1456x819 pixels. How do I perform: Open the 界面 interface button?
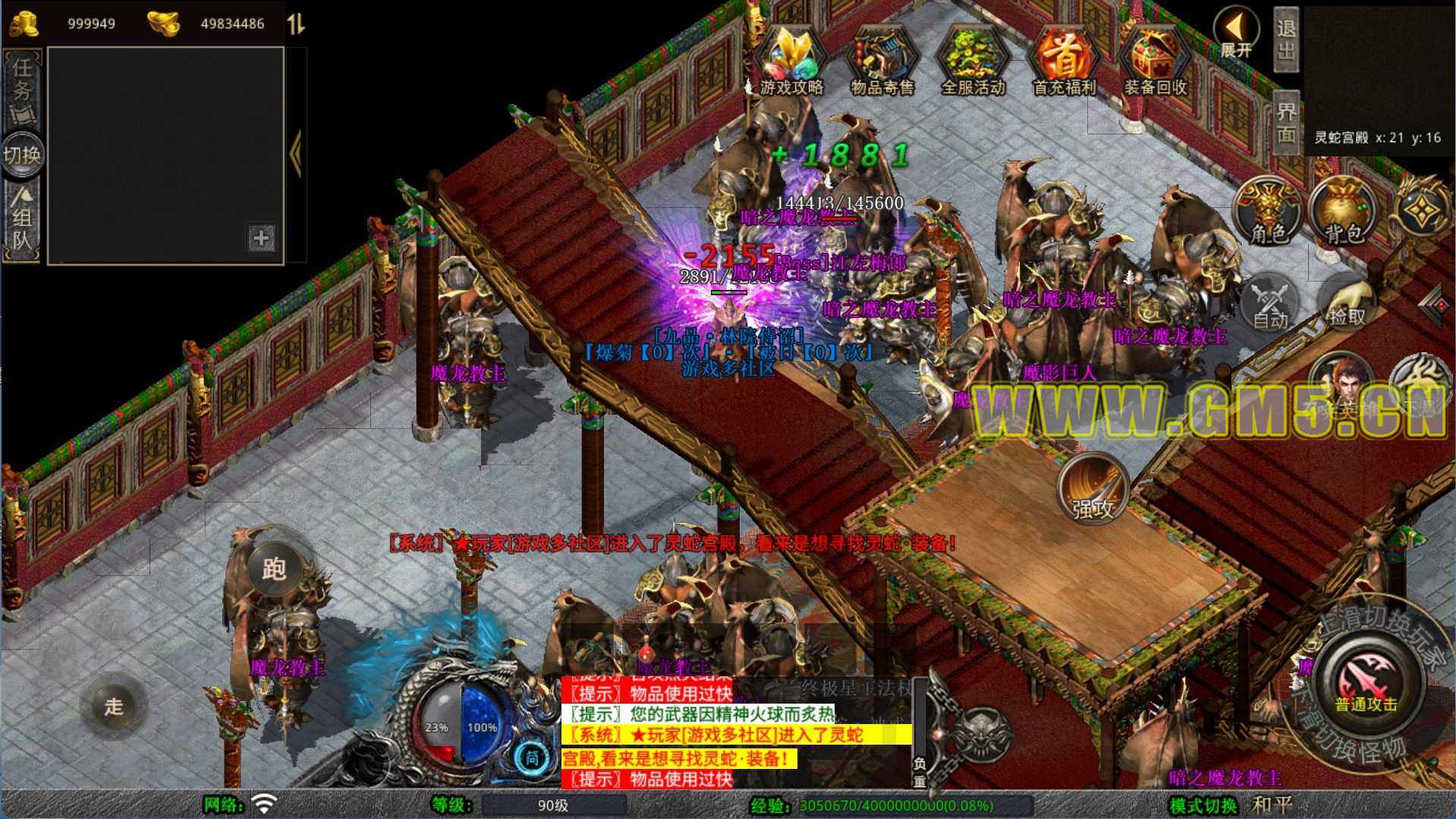click(x=1286, y=122)
